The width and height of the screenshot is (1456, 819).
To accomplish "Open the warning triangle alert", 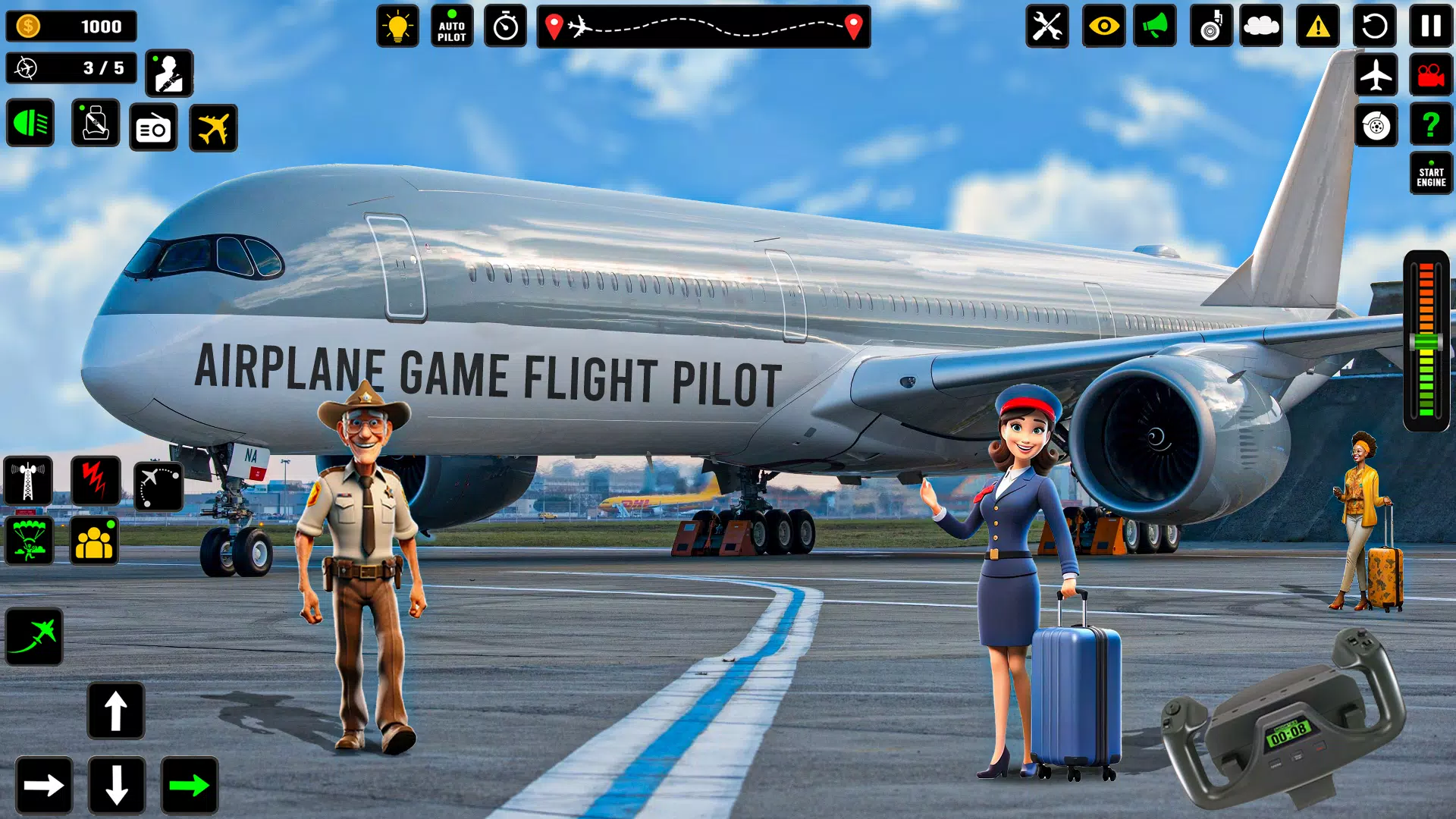I will (1319, 27).
